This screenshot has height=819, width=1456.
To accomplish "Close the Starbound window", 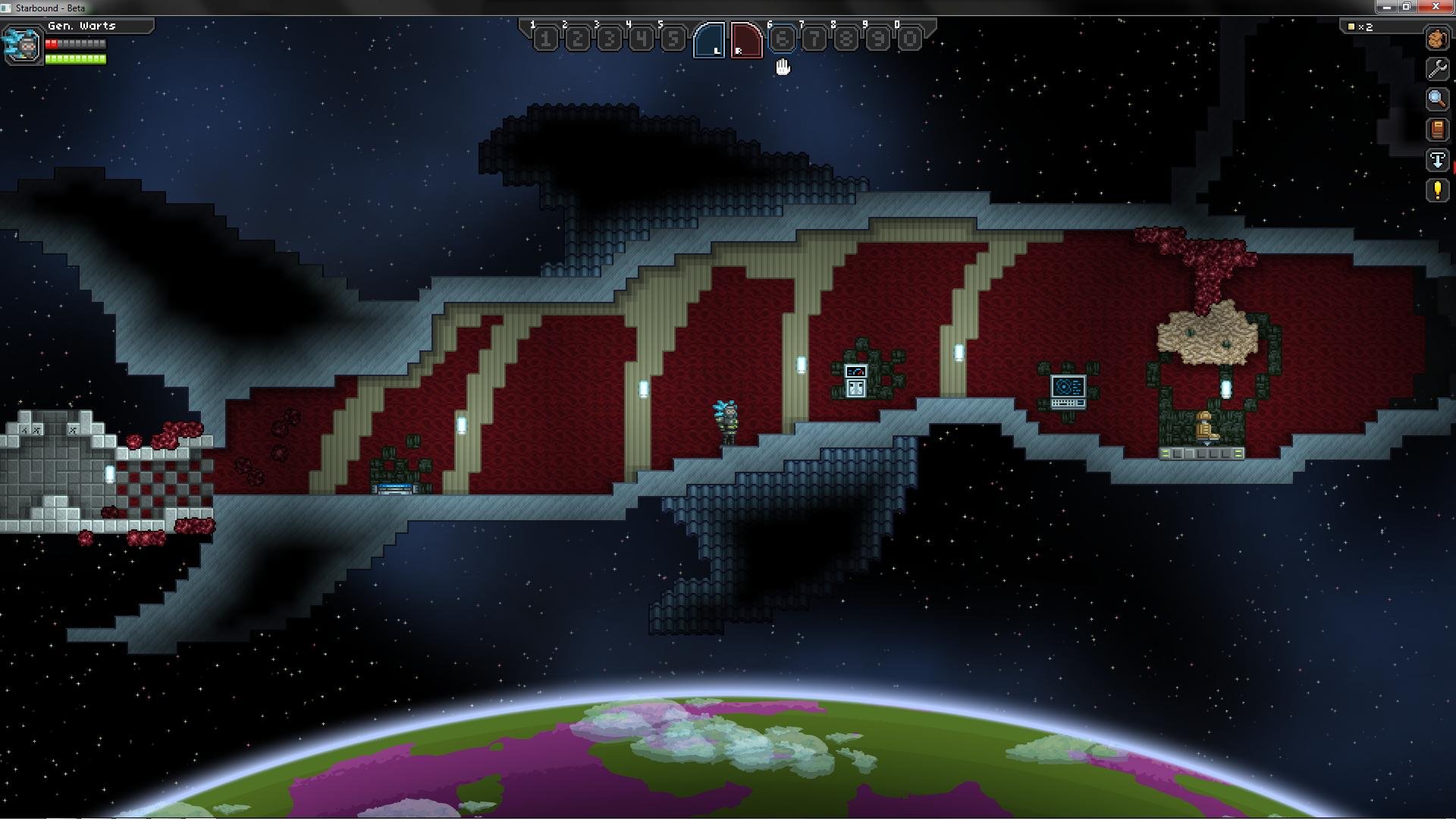I will (1435, 7).
